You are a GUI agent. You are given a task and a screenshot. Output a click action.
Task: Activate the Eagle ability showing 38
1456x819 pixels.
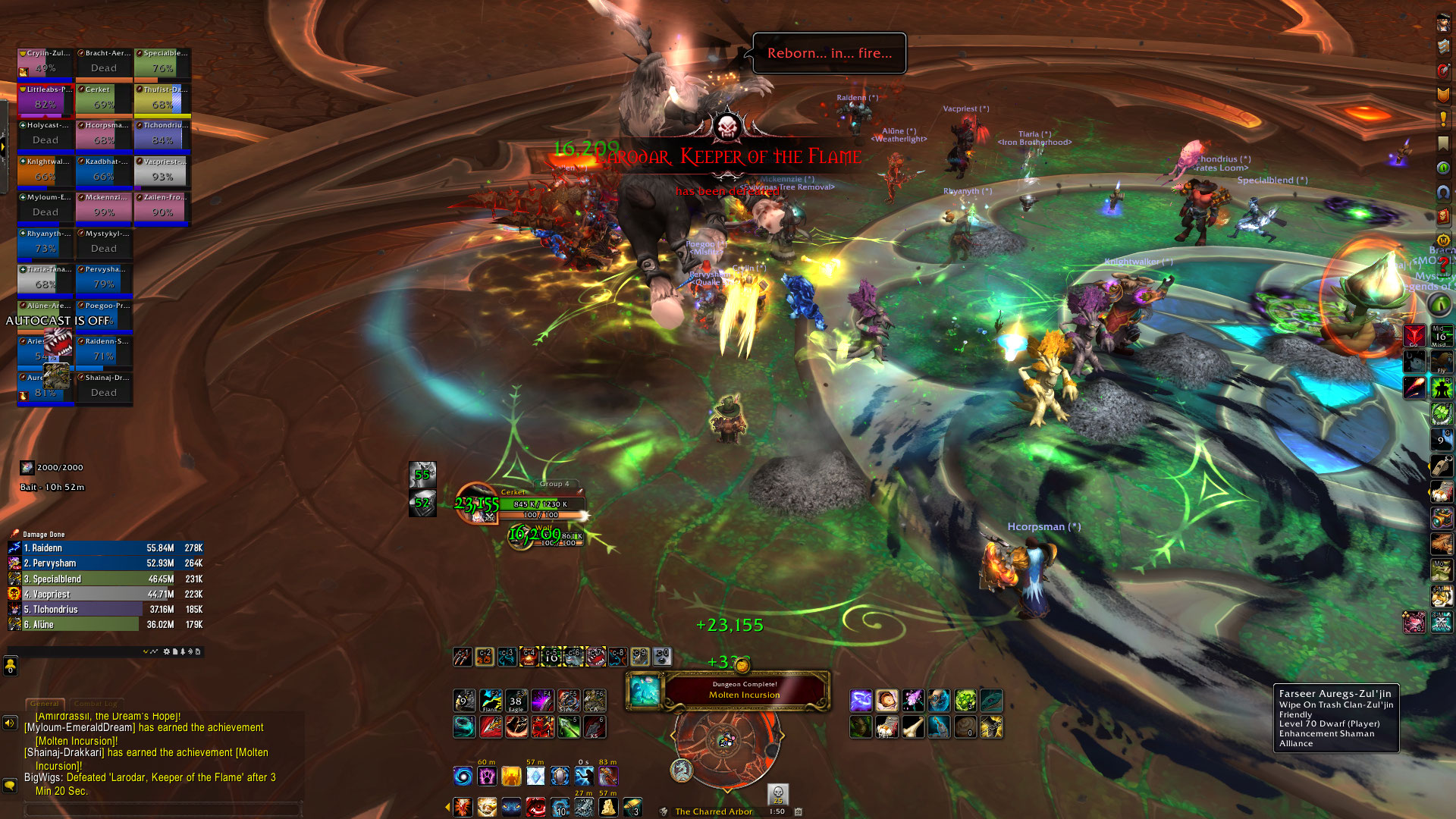pos(516,701)
